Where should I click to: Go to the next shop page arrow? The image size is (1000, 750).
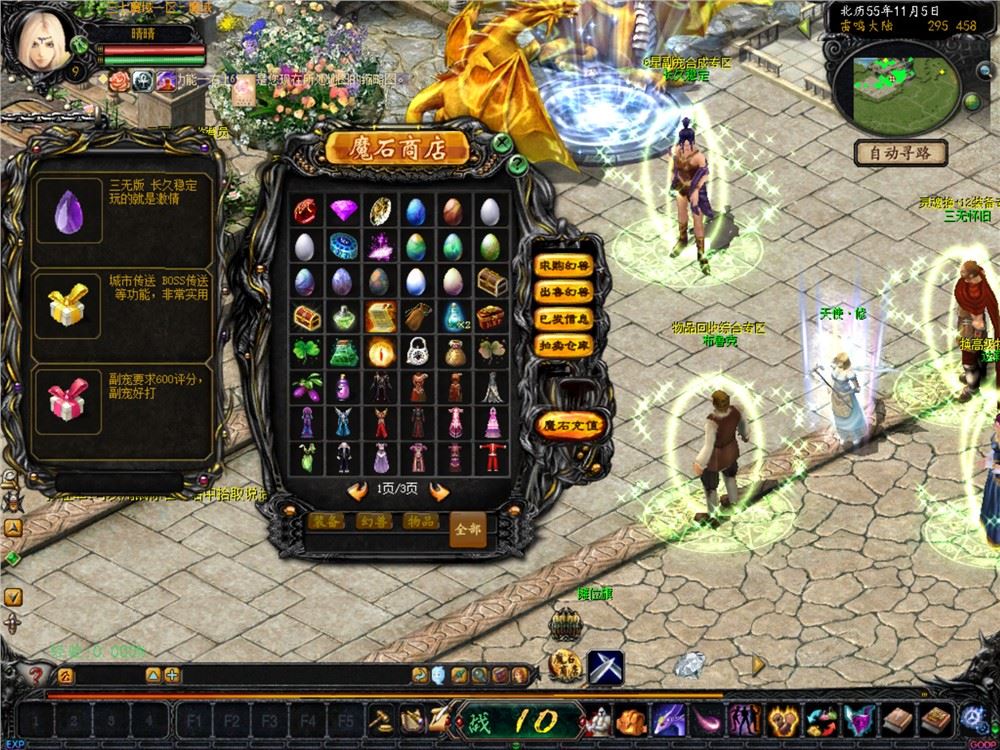pos(437,491)
